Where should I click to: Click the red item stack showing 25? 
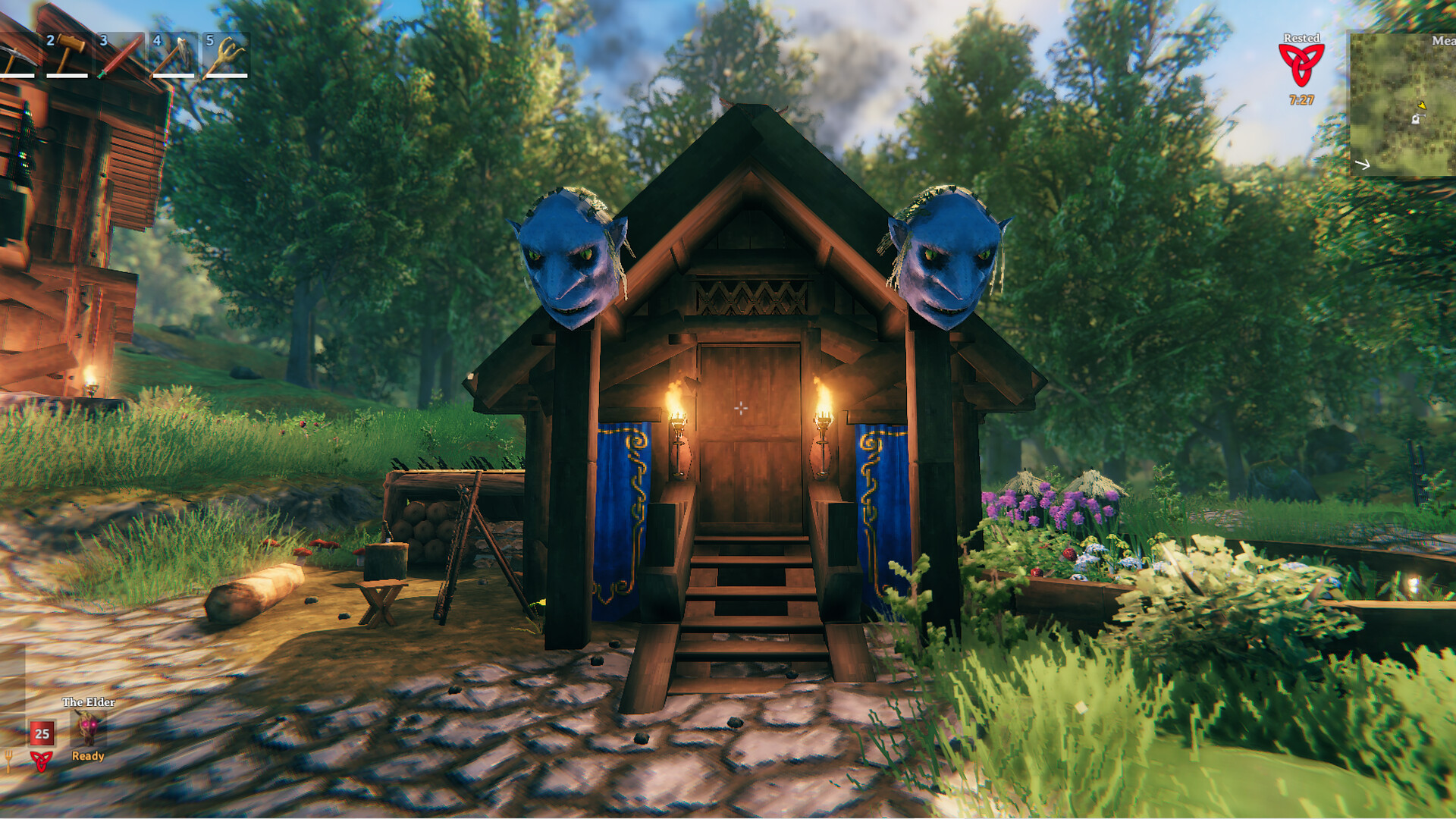[x=42, y=733]
